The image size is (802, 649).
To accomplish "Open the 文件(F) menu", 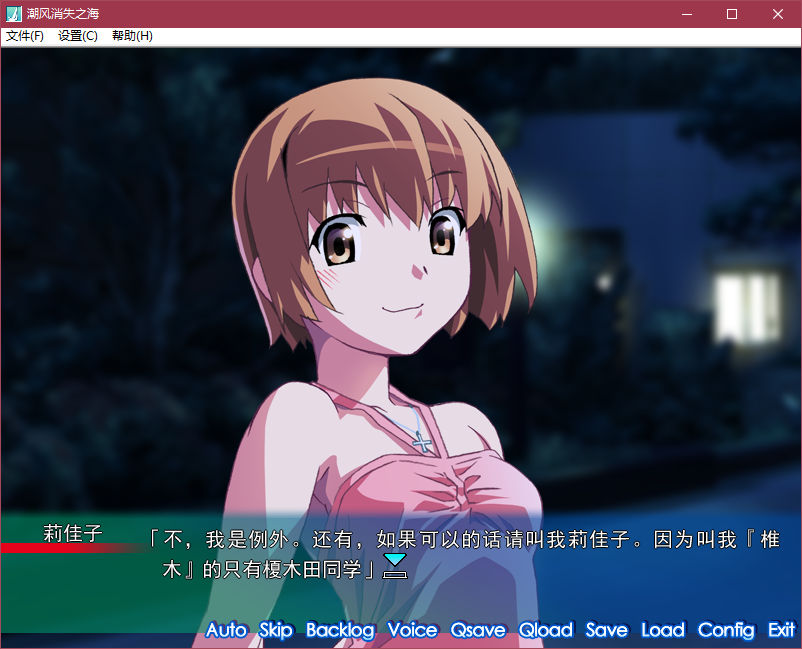I will (x=25, y=36).
